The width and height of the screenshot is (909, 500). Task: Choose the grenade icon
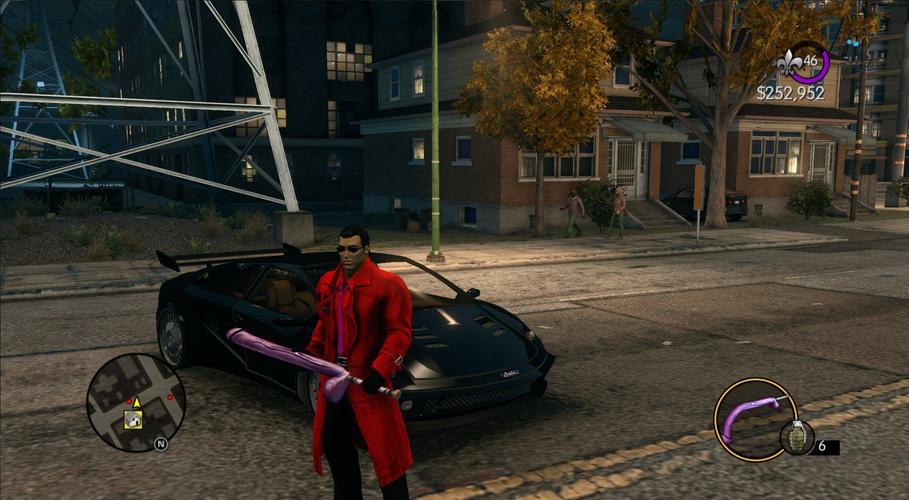(x=797, y=437)
